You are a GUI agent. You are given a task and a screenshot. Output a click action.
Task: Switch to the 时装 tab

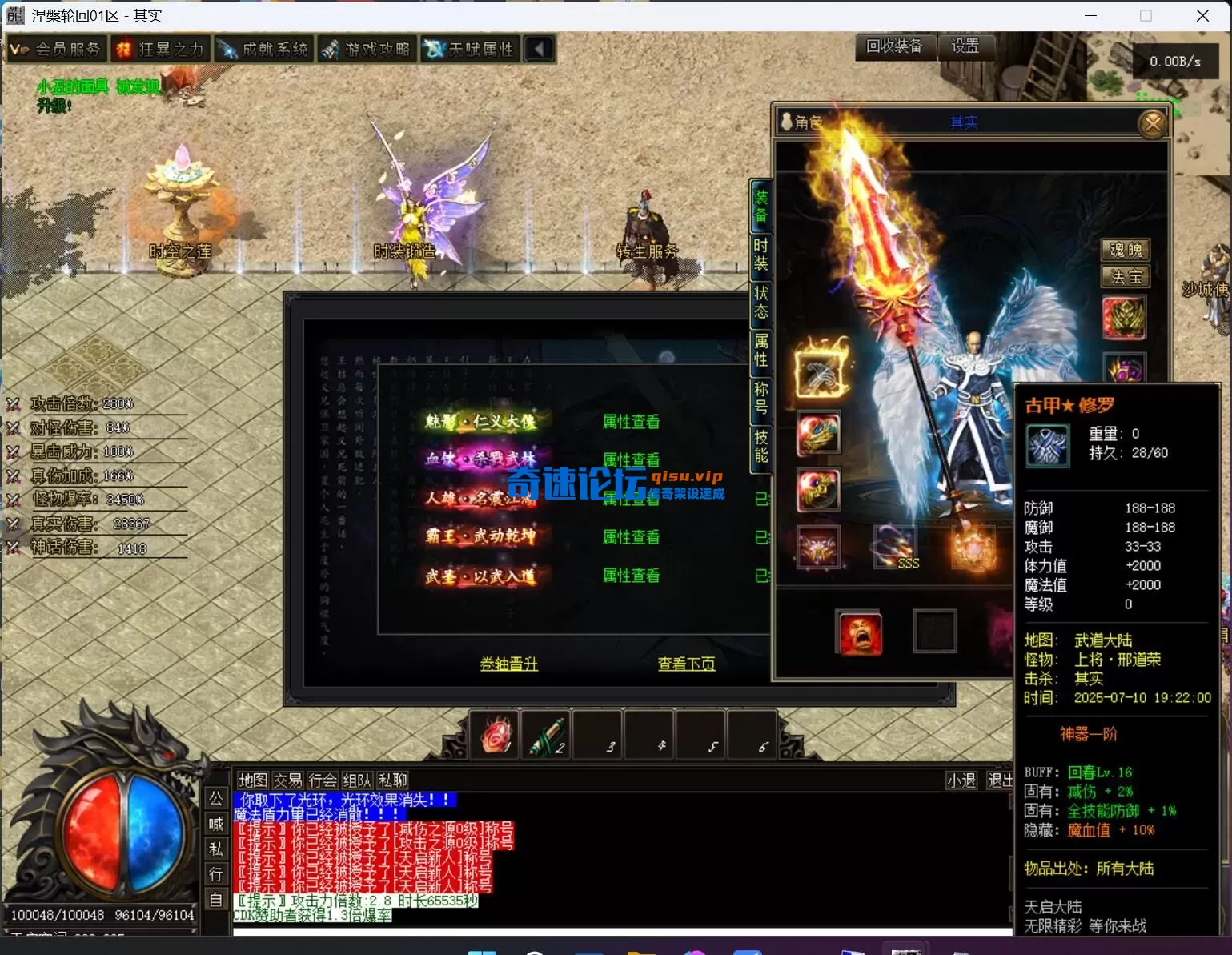[760, 255]
